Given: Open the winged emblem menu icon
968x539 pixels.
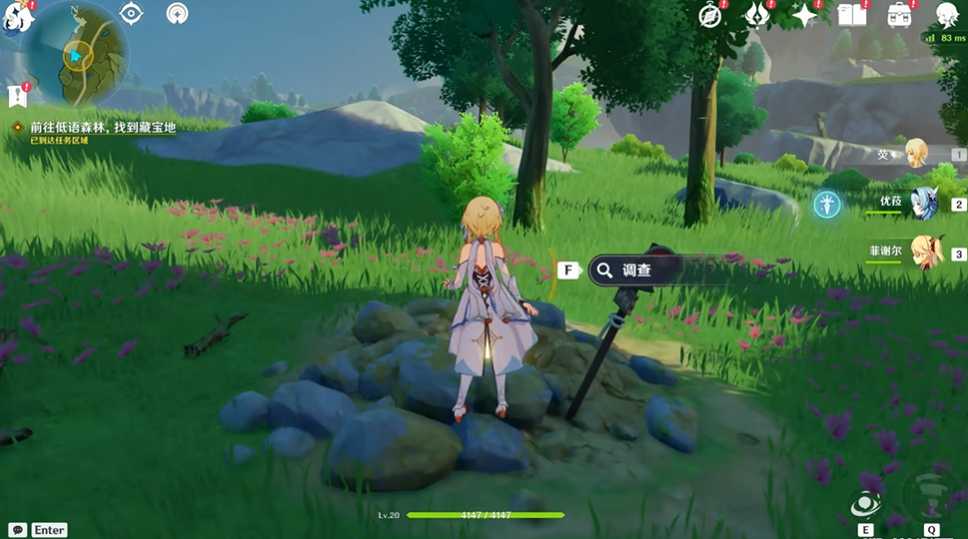Looking at the screenshot, I should pos(757,14).
